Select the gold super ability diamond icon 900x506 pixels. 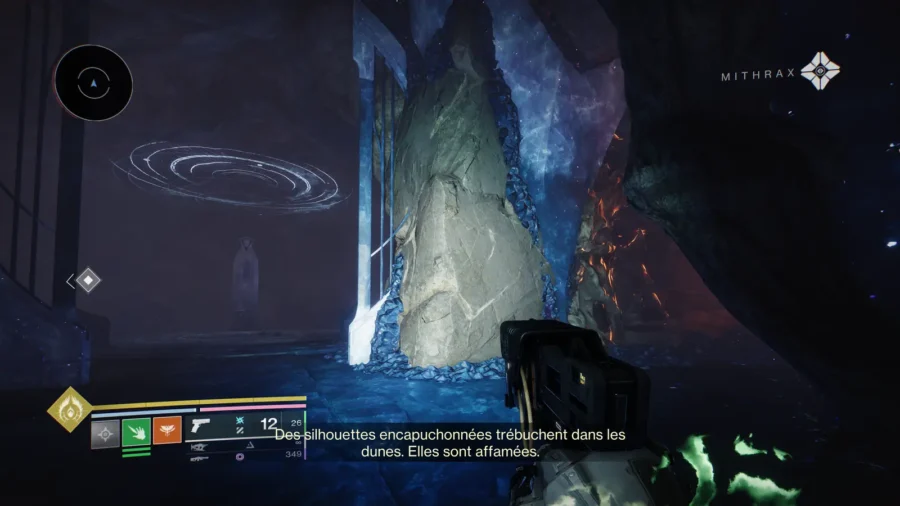tap(69, 410)
